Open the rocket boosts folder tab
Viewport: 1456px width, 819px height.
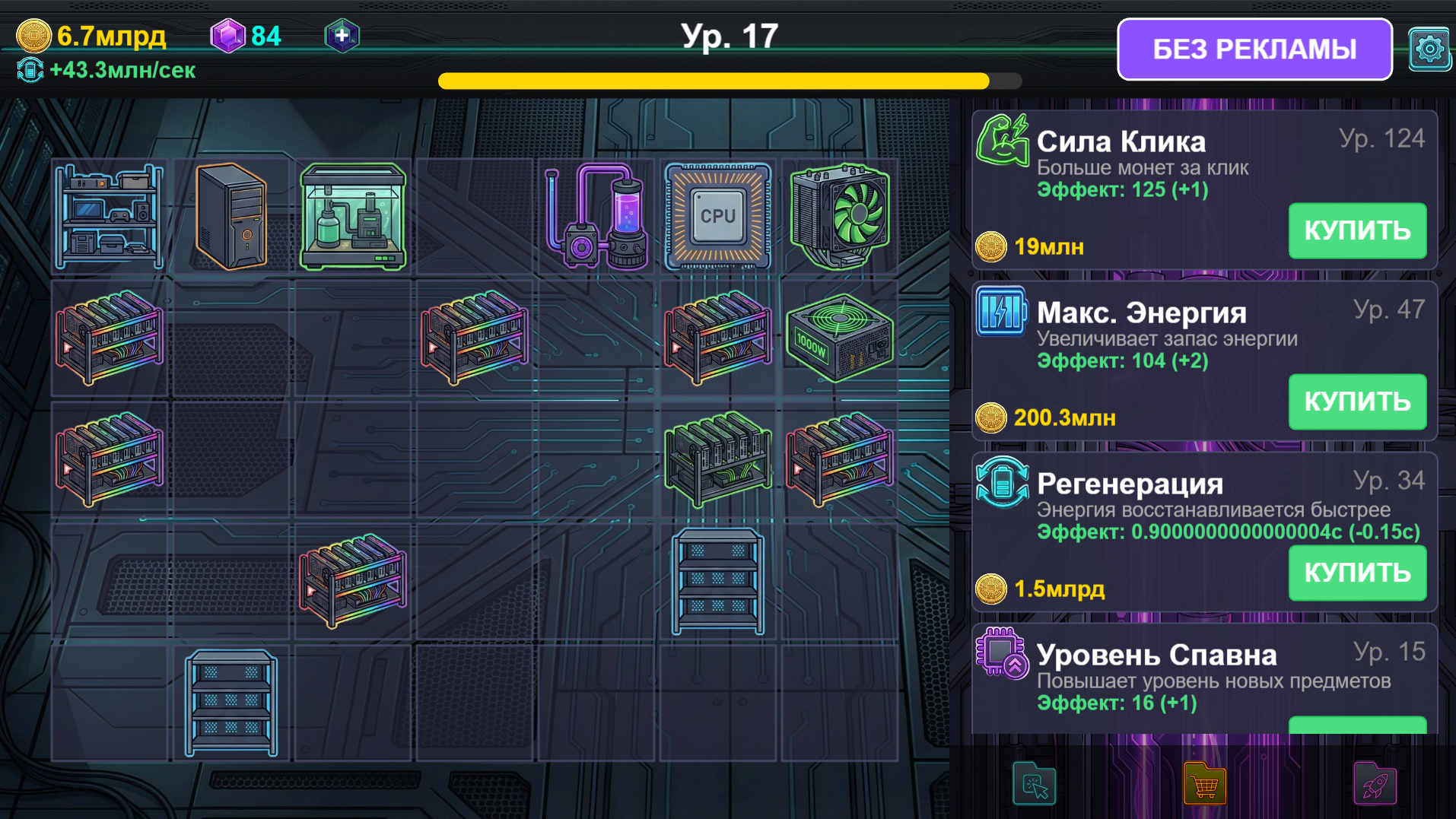pyautogui.click(x=1374, y=784)
